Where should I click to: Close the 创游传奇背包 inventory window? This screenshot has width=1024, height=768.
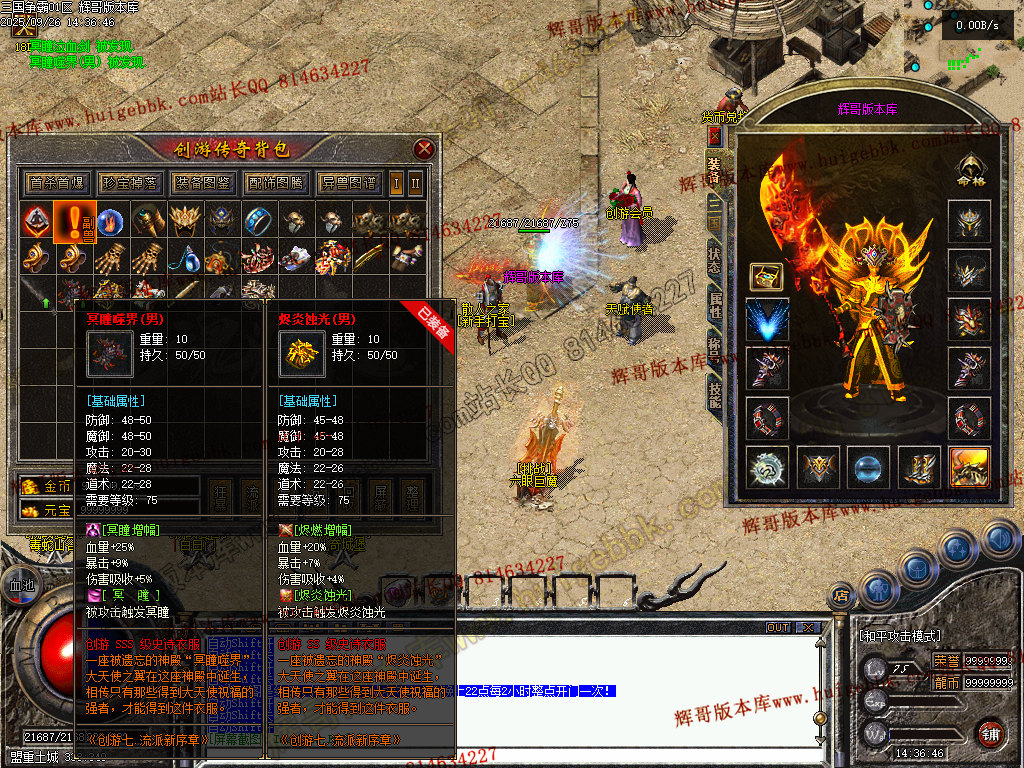pyautogui.click(x=424, y=149)
